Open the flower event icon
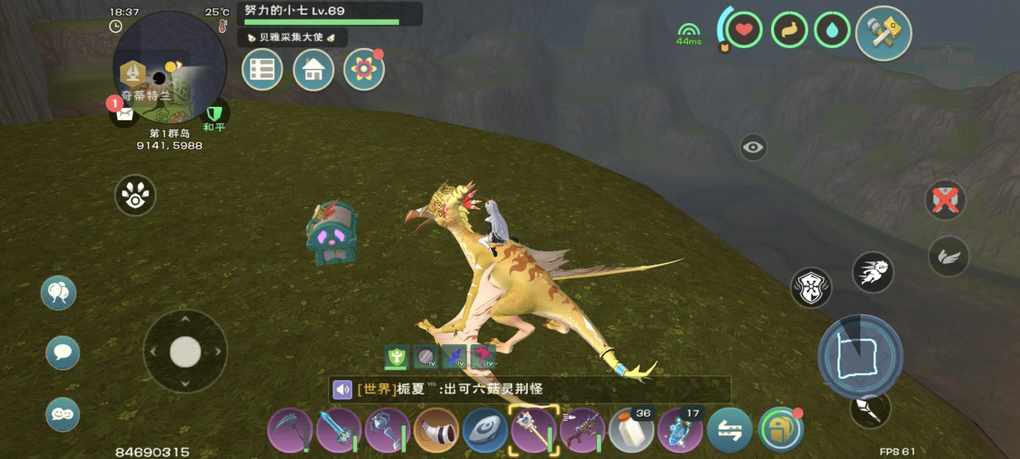1020x459 pixels. coord(363,70)
